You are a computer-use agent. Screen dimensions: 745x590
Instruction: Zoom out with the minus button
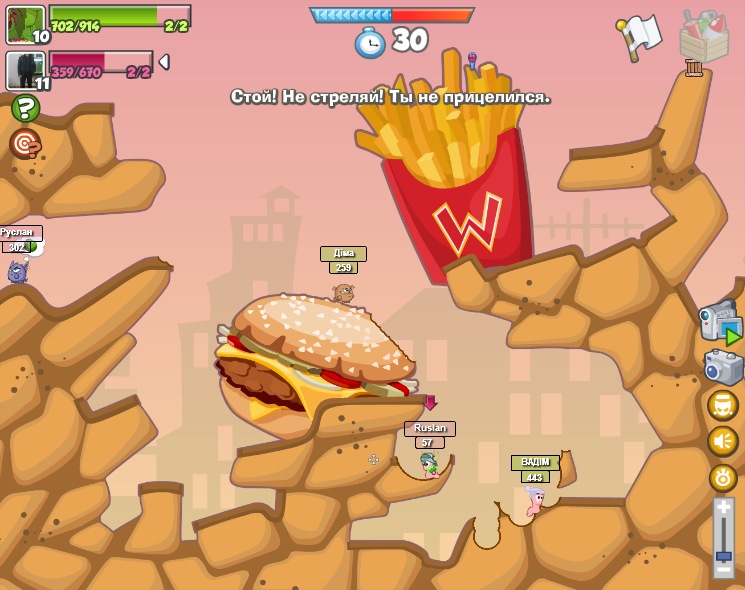tap(723, 573)
